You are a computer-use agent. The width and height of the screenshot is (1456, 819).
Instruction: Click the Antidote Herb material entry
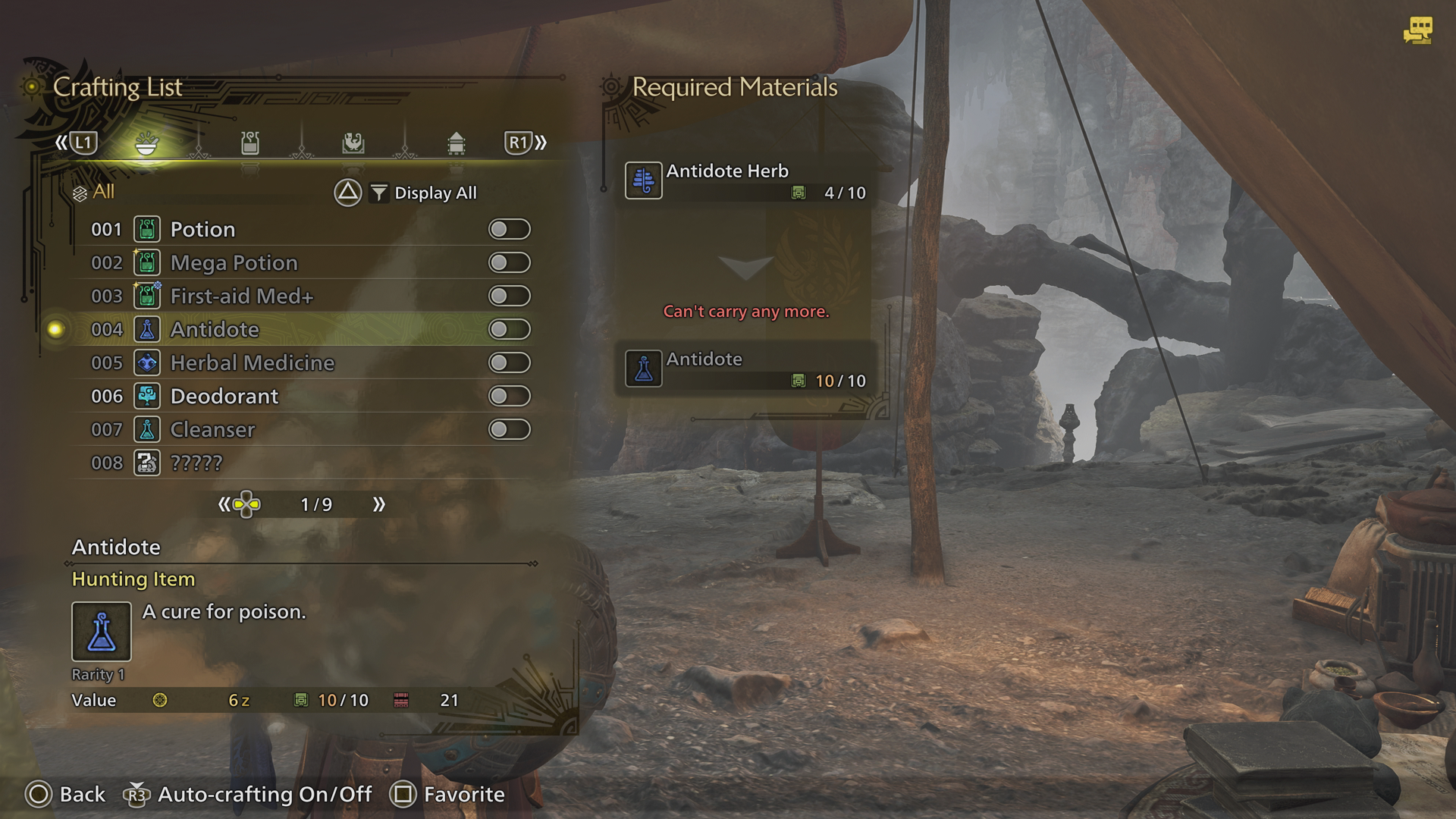745,180
